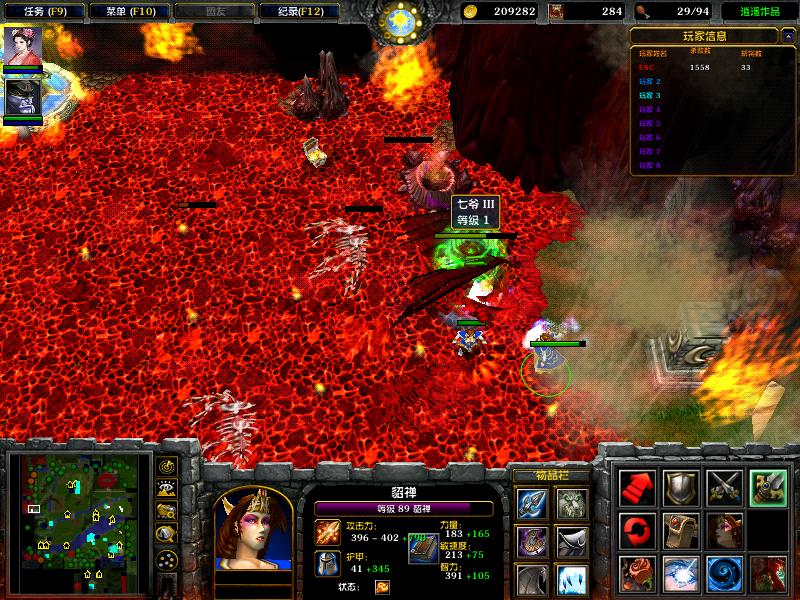
Task: Activate the blue swirl vortex ability
Action: point(724,573)
